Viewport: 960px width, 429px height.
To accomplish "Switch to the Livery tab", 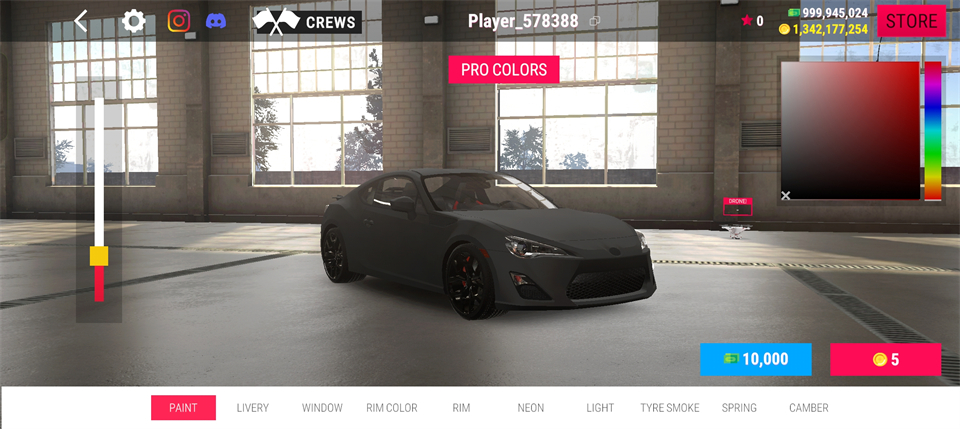I will (253, 408).
